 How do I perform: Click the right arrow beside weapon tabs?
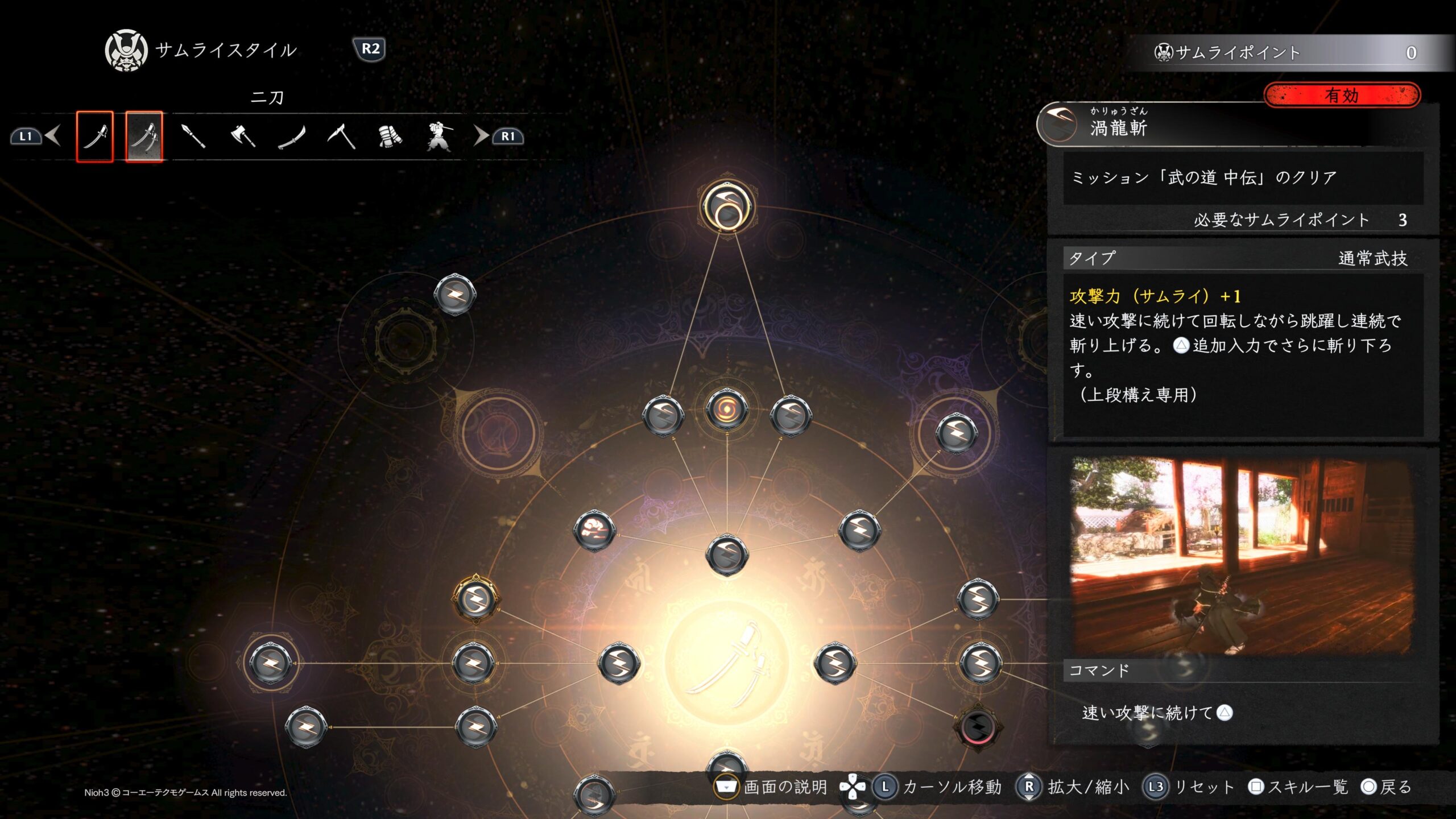481,136
